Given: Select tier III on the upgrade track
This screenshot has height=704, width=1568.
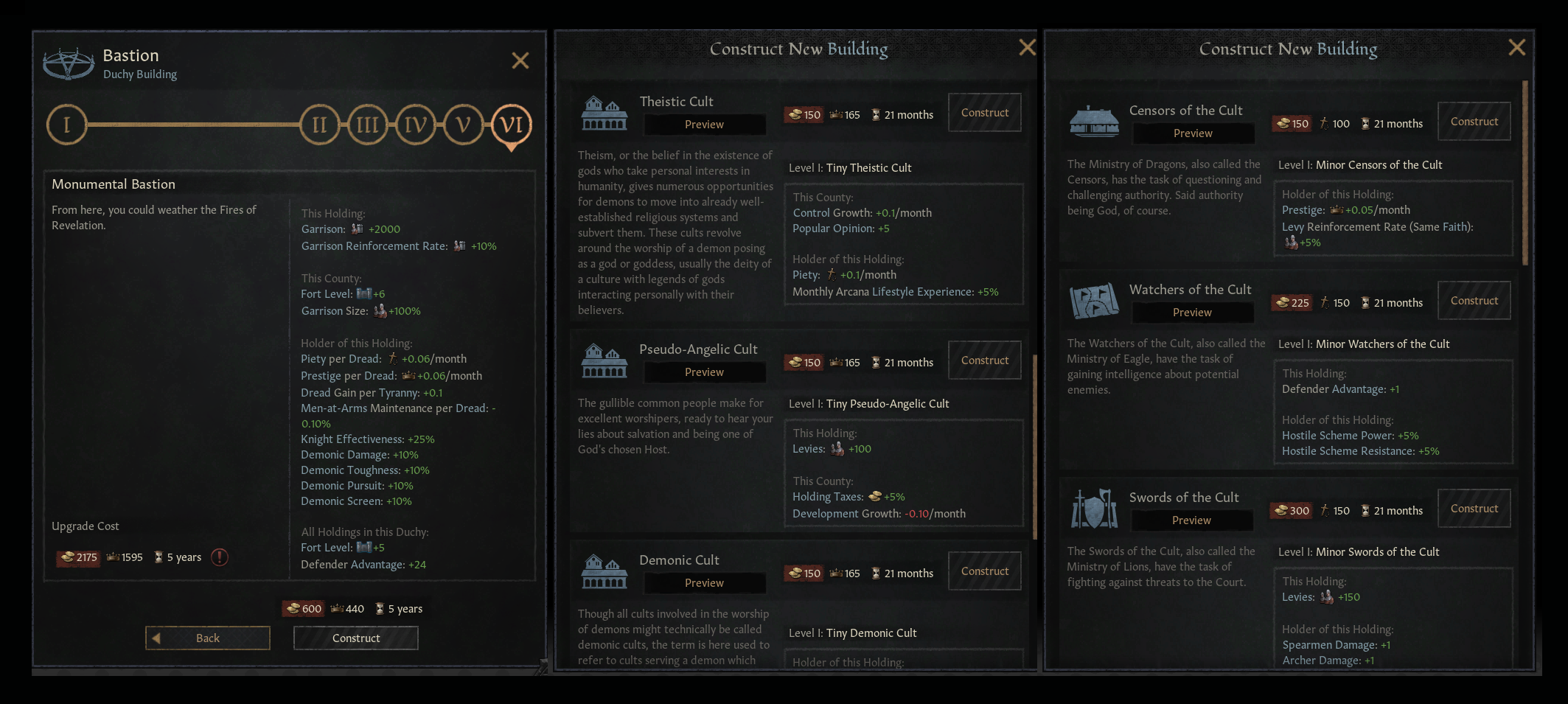Looking at the screenshot, I should pyautogui.click(x=367, y=125).
